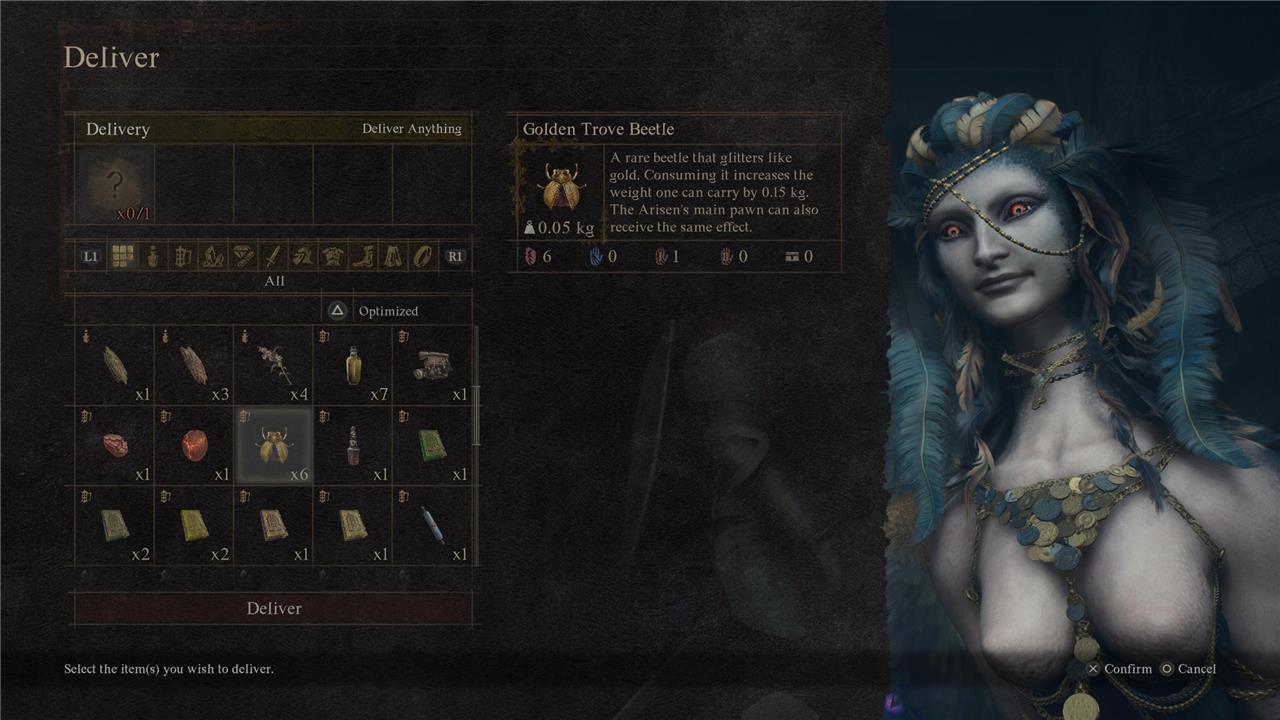1280x720 pixels.
Task: Choose the raw meat chunk slot
Action: pyautogui.click(x=115, y=445)
